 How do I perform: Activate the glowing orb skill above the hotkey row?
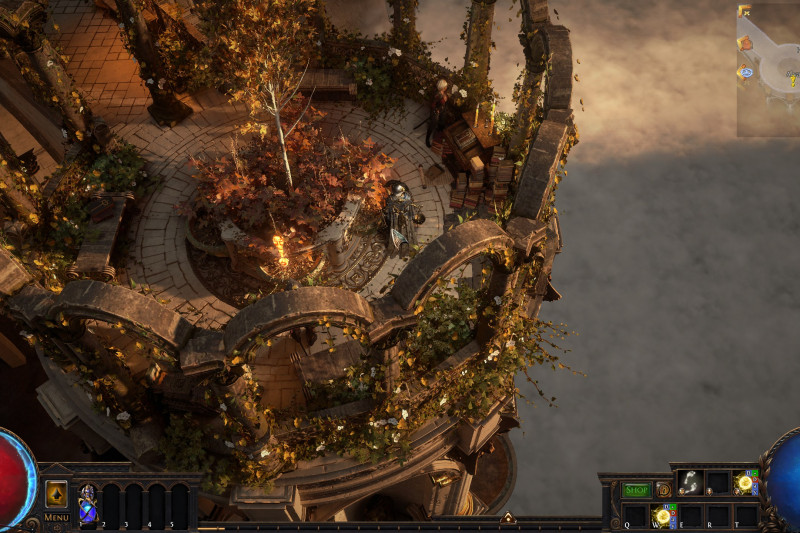point(745,482)
